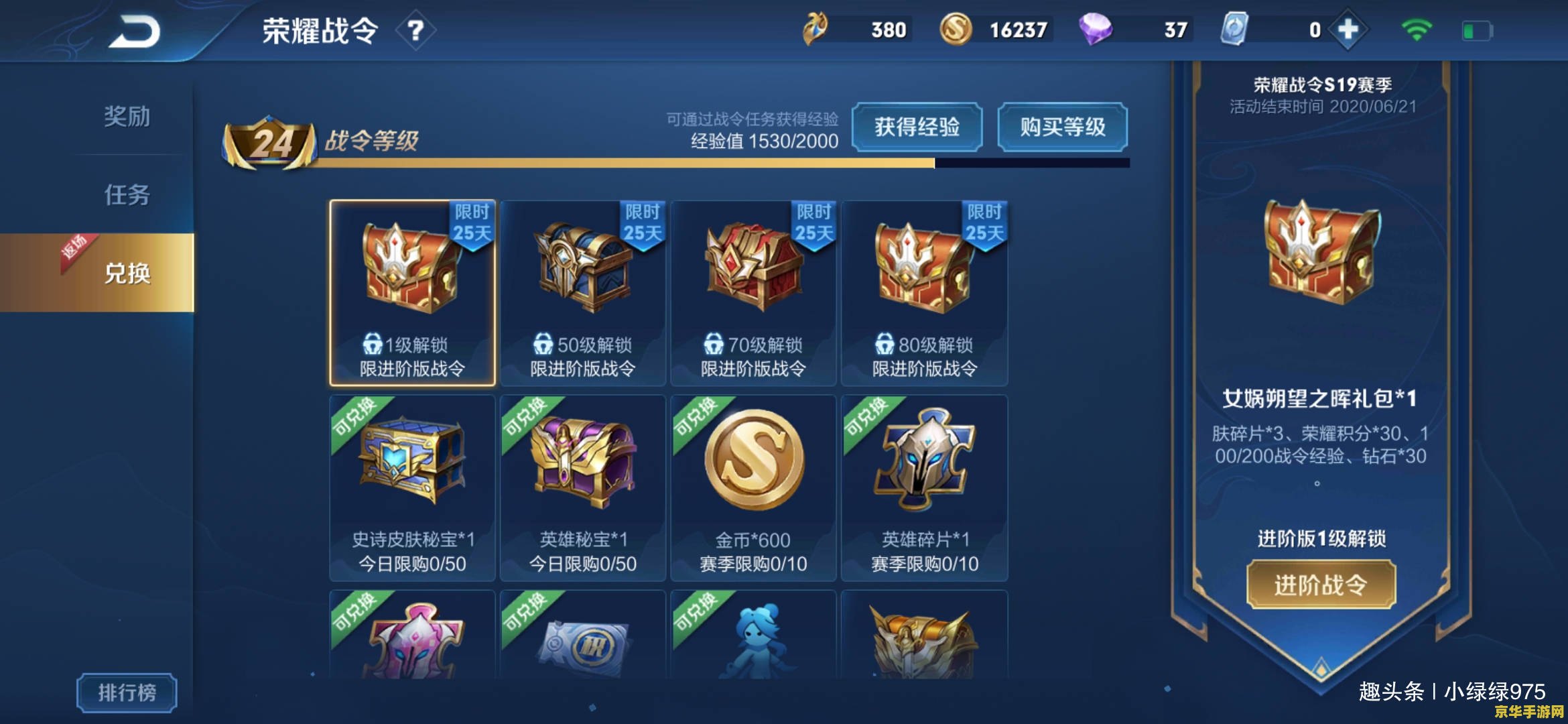Click the 购买等级 button
This screenshot has height=724, width=1568.
click(x=1062, y=127)
